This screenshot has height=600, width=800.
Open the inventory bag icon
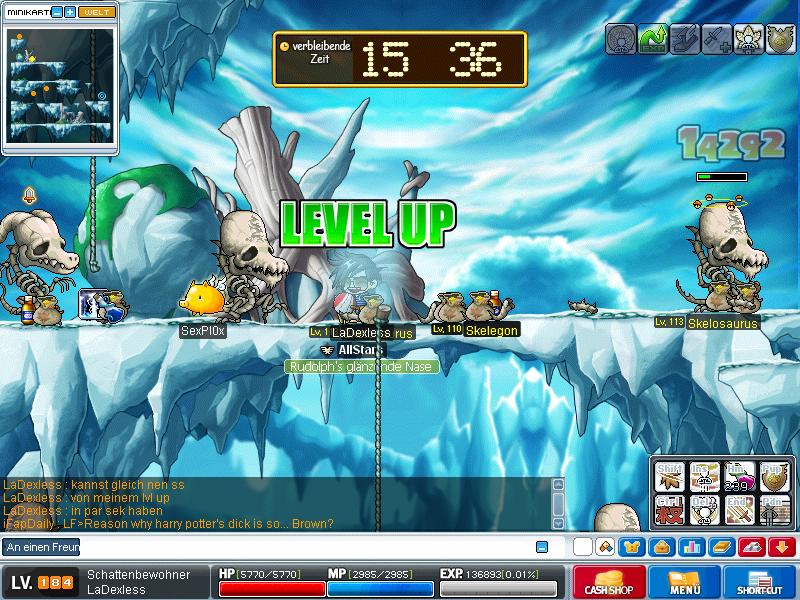662,547
